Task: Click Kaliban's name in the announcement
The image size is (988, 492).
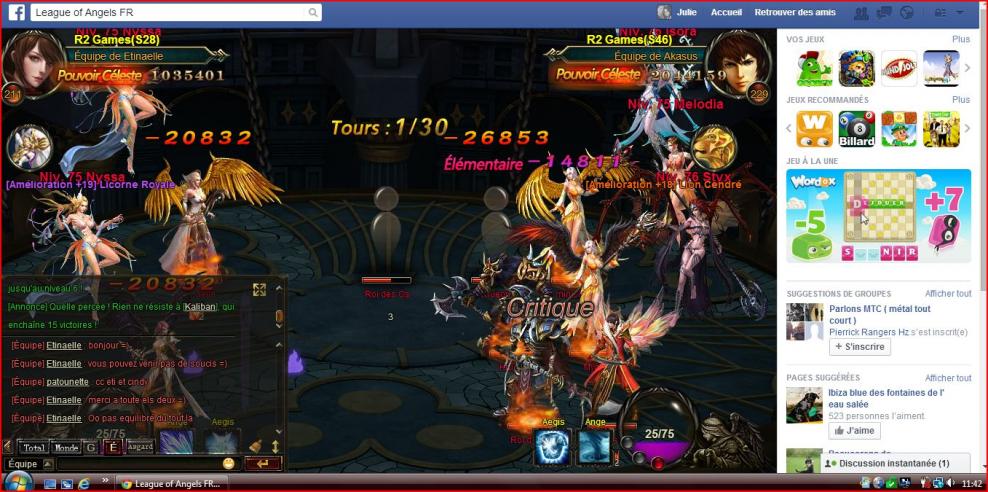Action: [199, 307]
